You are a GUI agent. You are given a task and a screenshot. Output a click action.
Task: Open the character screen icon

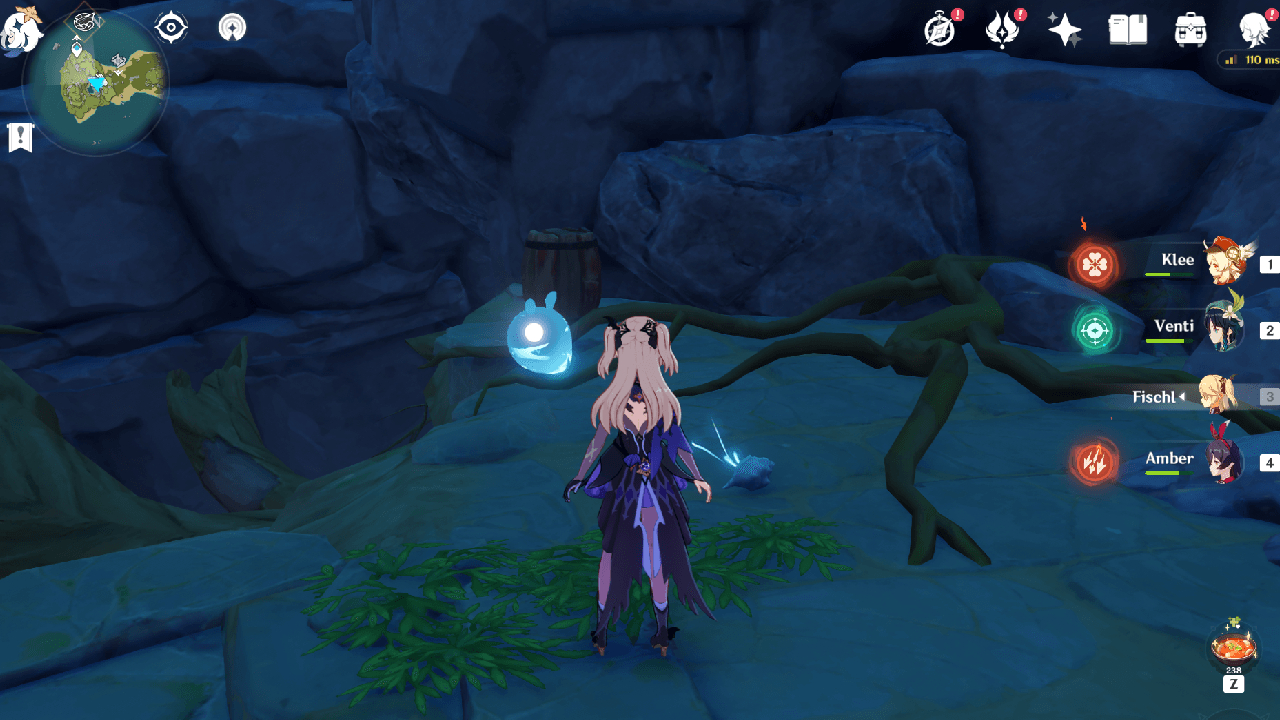[x=1253, y=30]
